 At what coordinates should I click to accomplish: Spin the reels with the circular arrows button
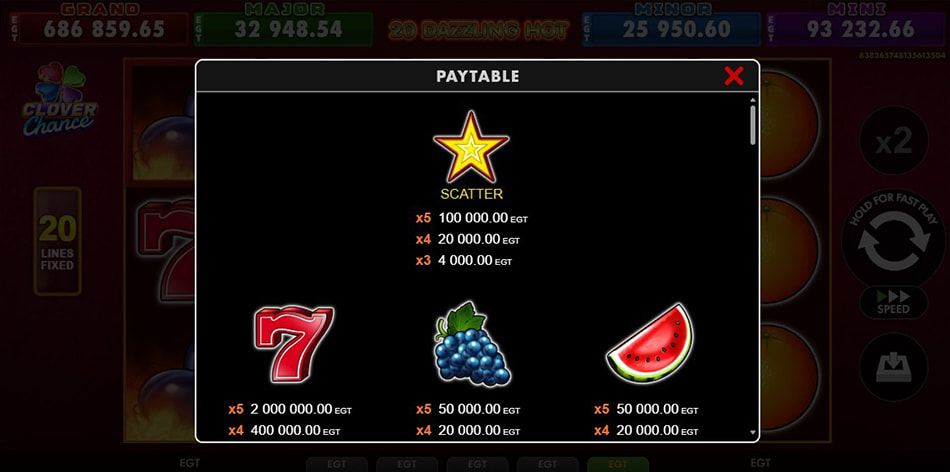[x=893, y=244]
